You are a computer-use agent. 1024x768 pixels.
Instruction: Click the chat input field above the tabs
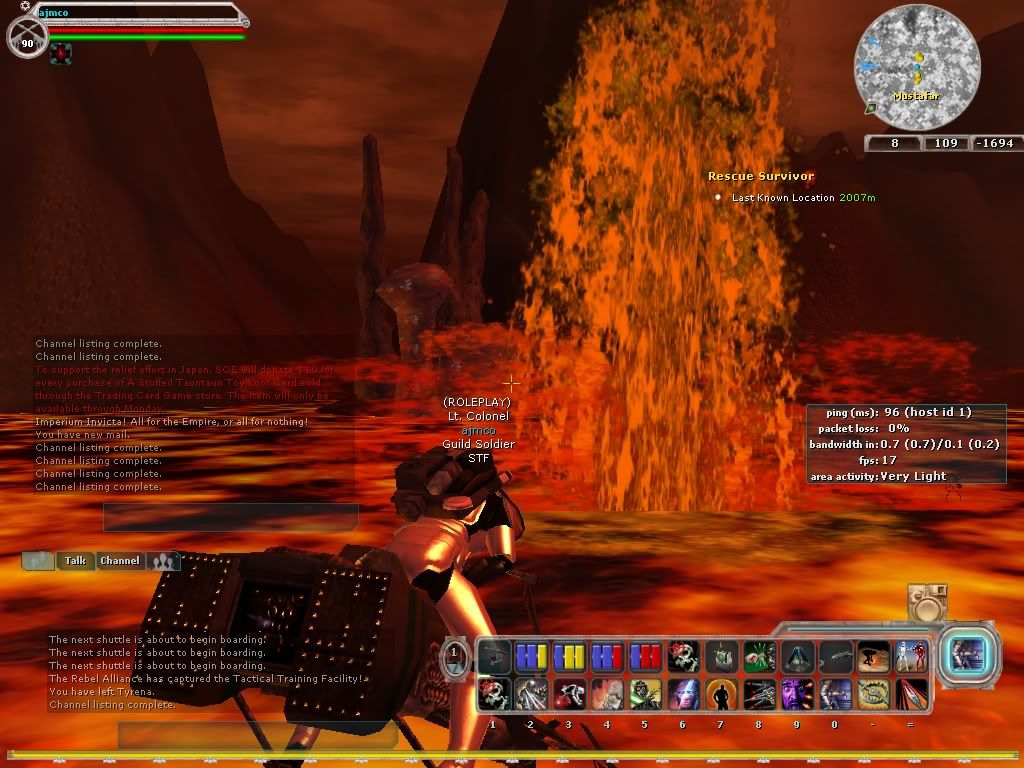[230, 517]
